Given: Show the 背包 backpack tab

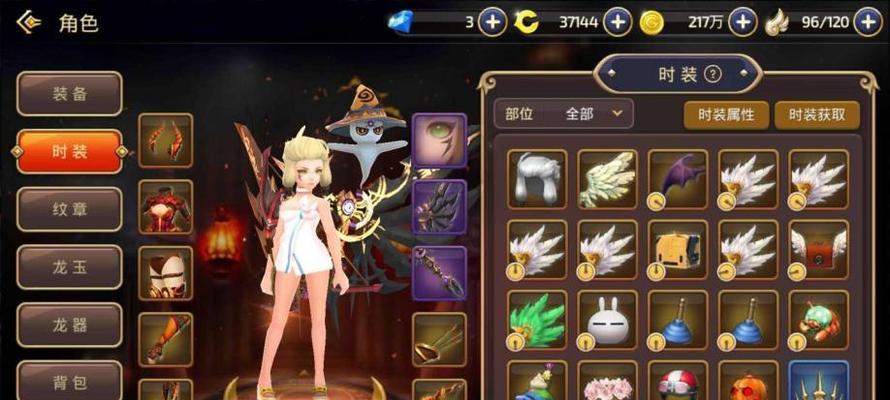Looking at the screenshot, I should (x=70, y=382).
